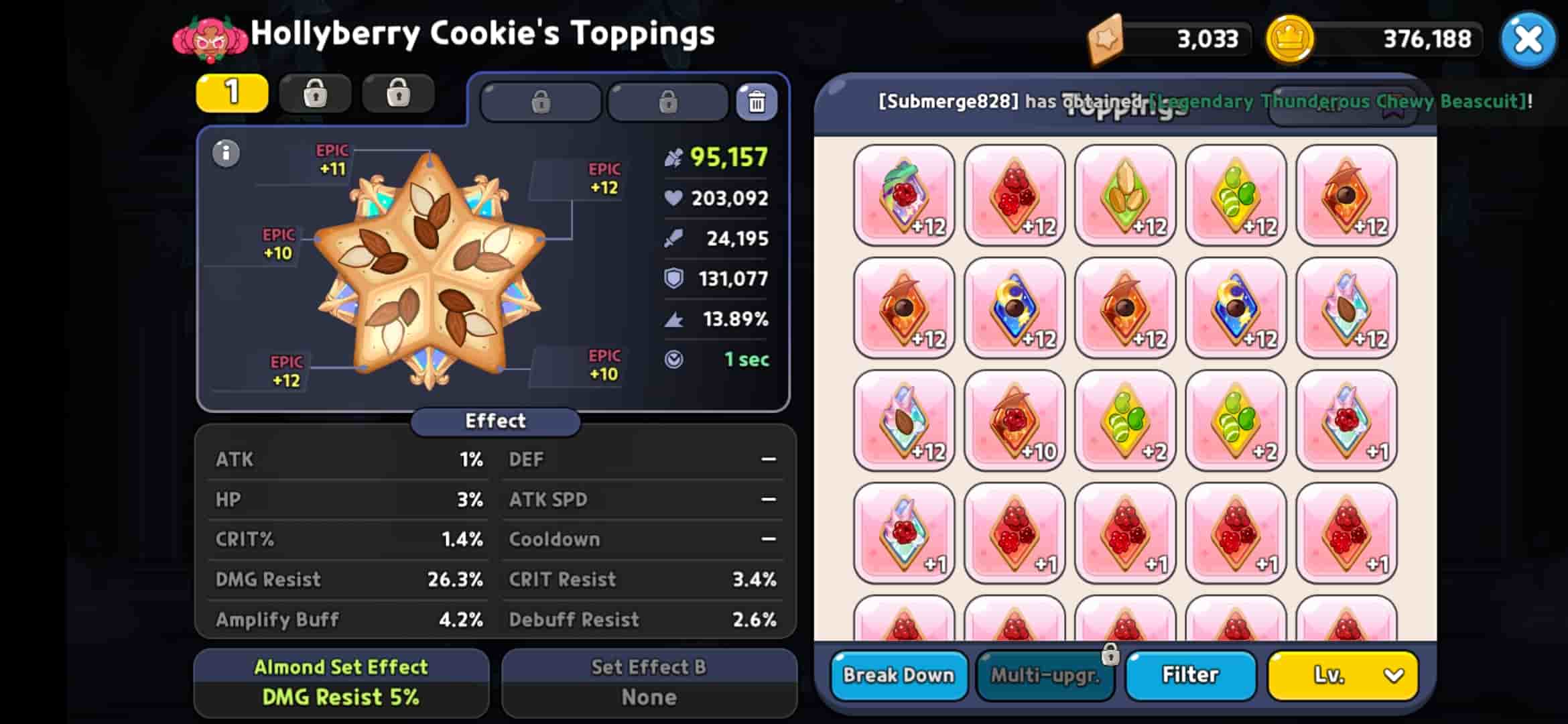Unlock the second topping loadout slot
1568x724 pixels.
coord(316,93)
